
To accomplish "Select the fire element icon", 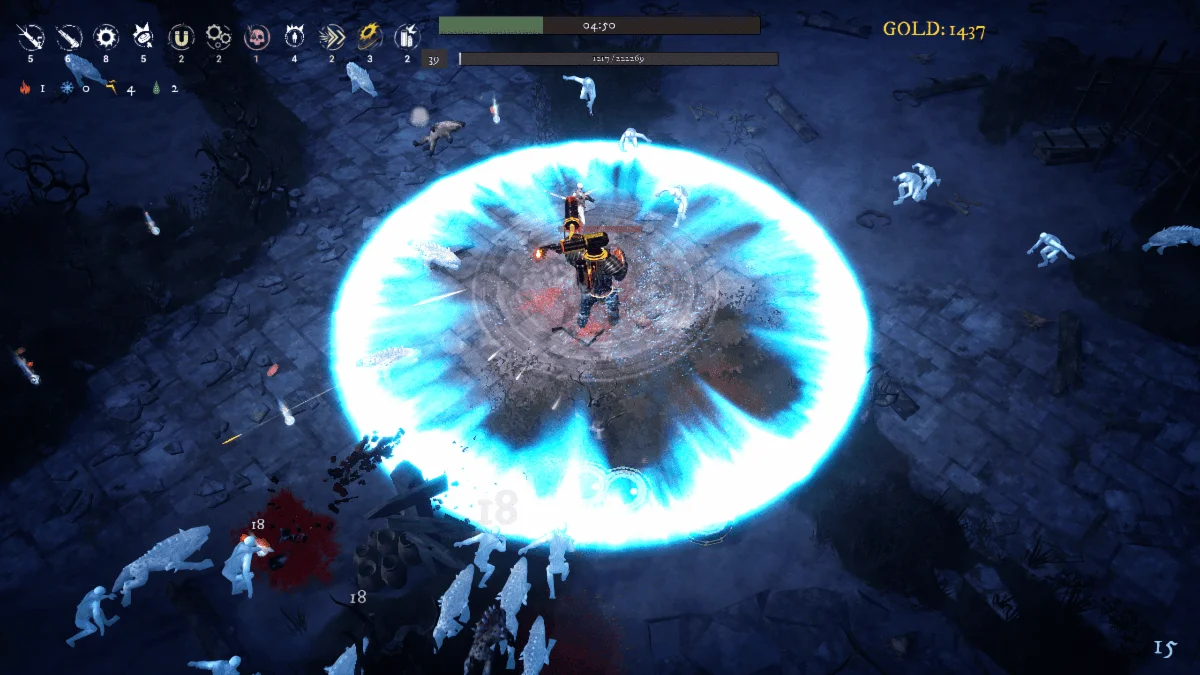I will click(x=25, y=88).
